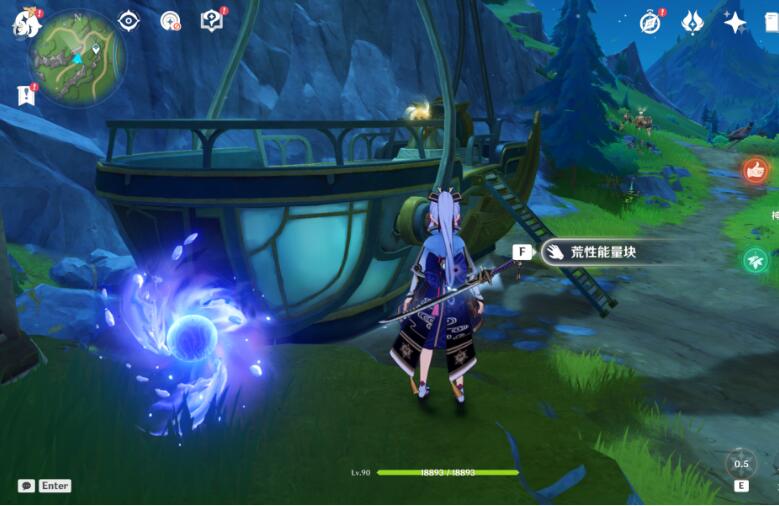Viewport: 779px width, 506px height.
Task: Open the tutorial book icon with alert
Action: coord(212,21)
